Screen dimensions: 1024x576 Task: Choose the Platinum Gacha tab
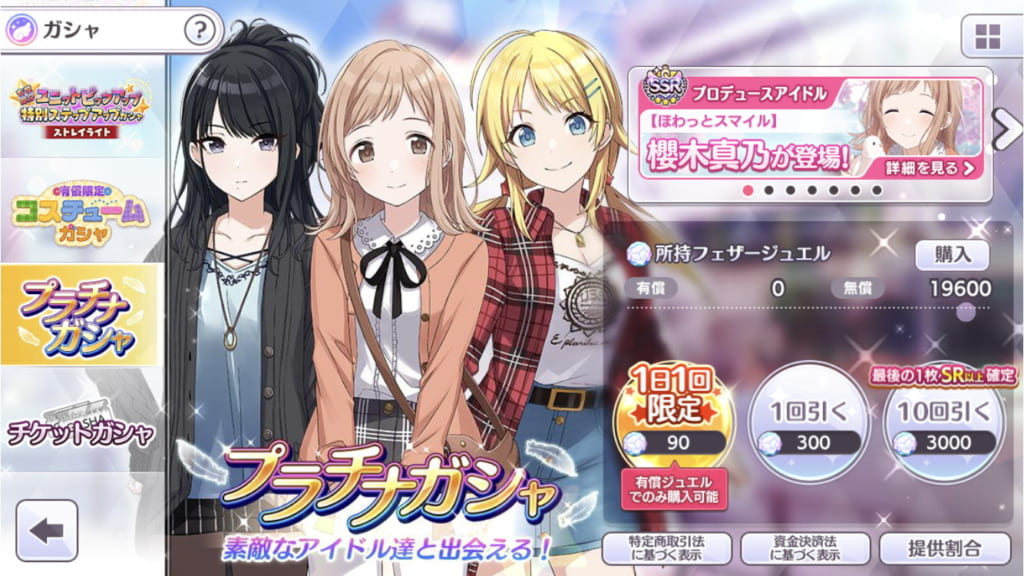coord(80,316)
